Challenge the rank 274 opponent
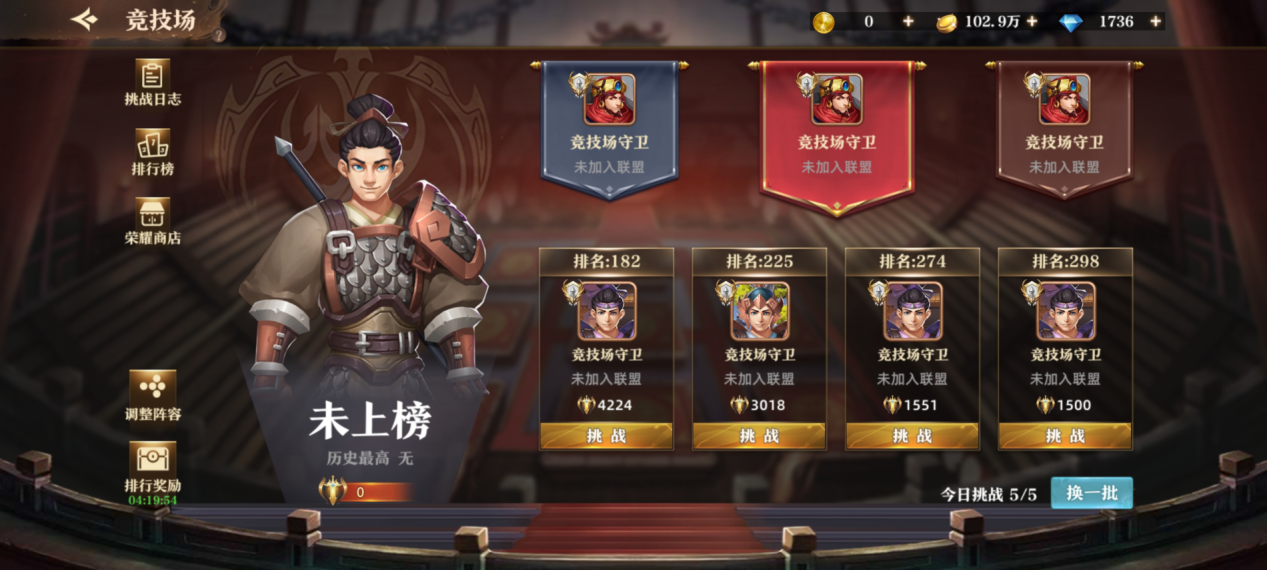 pos(913,436)
